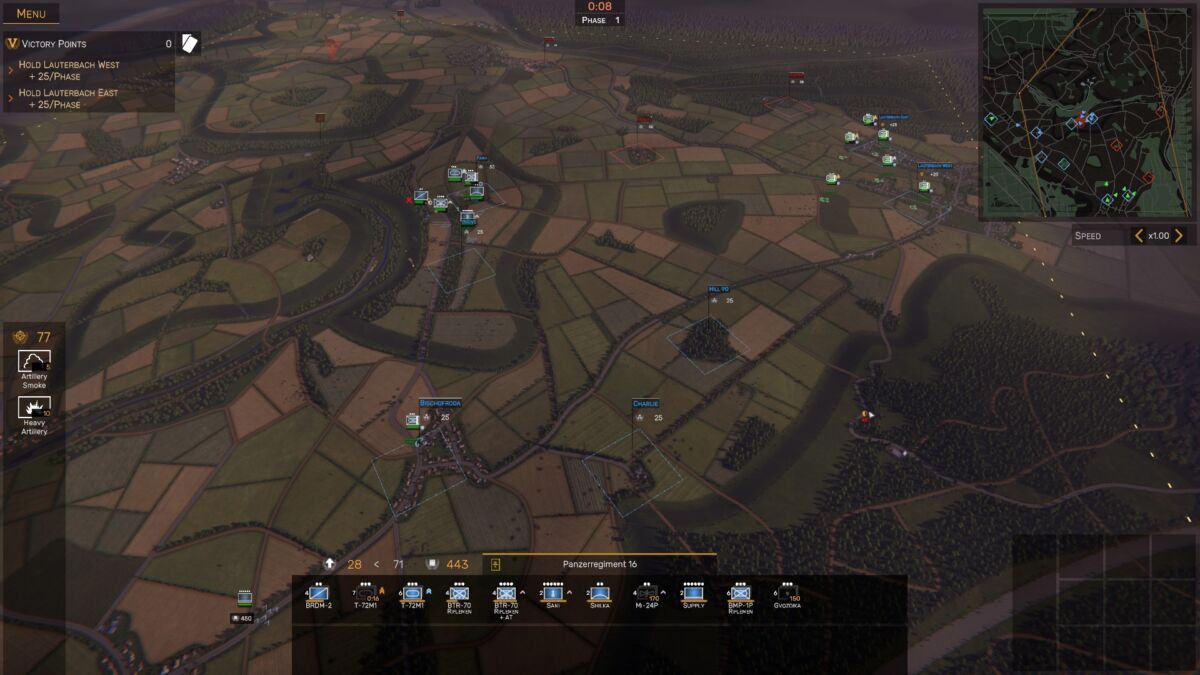
Task: Choose the BTR-70 Riflemen + AT card
Action: tap(505, 597)
